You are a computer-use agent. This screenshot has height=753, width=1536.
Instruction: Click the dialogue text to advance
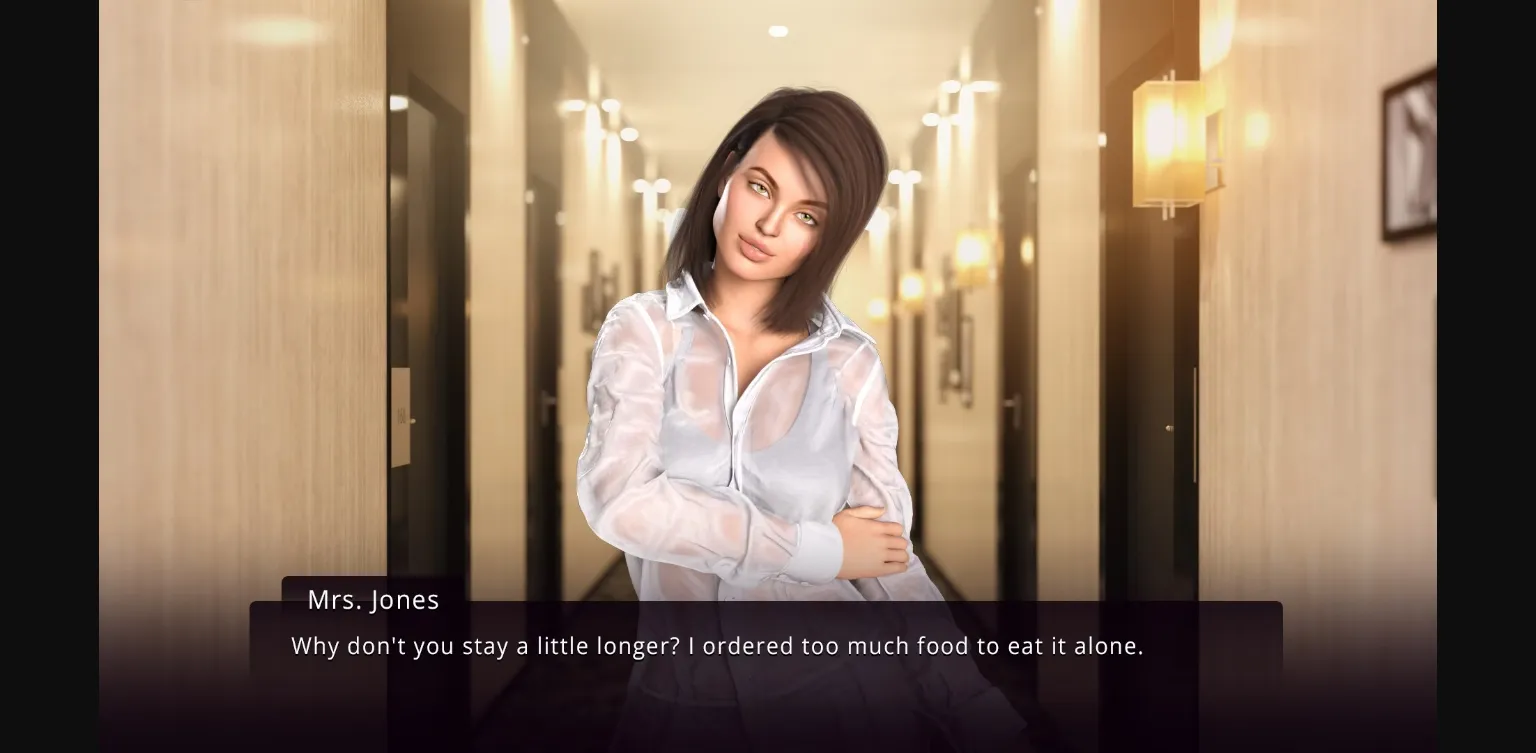tap(716, 646)
